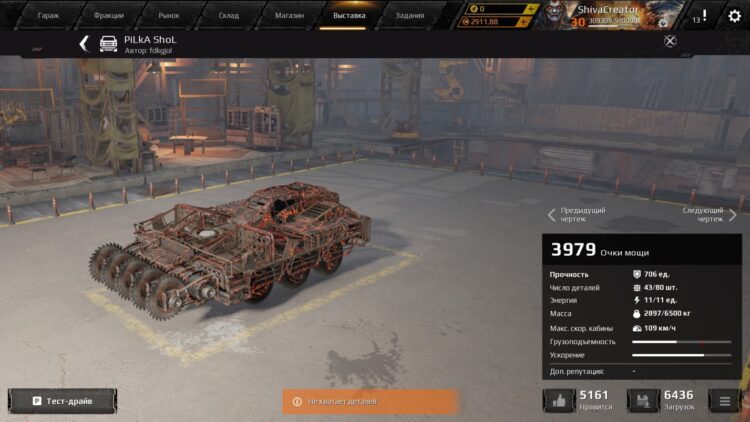Viewport: 750px width, 422px height.
Task: Go back with the left arrow button
Action: [x=84, y=43]
